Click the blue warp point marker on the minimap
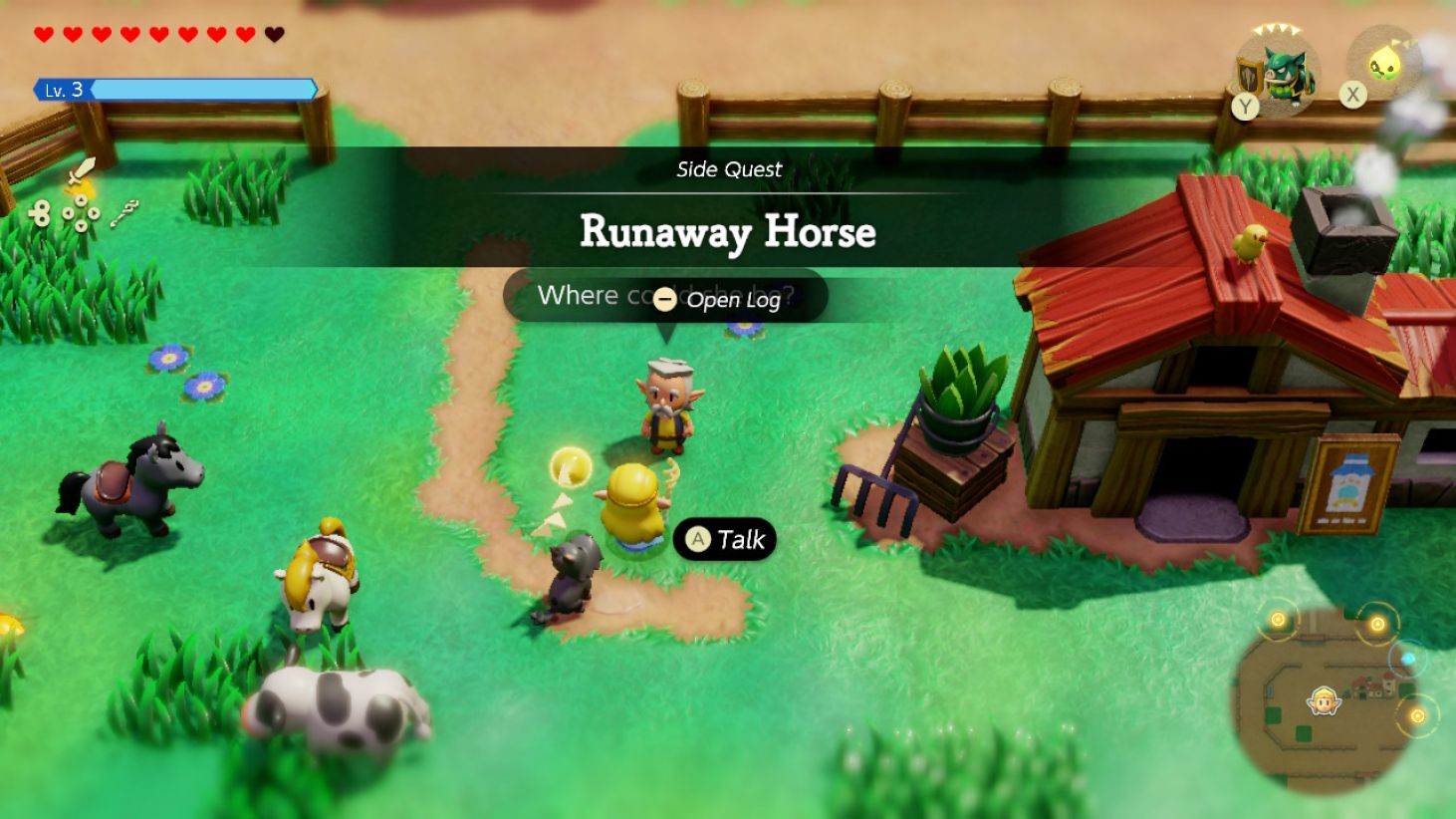Screen dimensions: 1456x819 point(1408,659)
